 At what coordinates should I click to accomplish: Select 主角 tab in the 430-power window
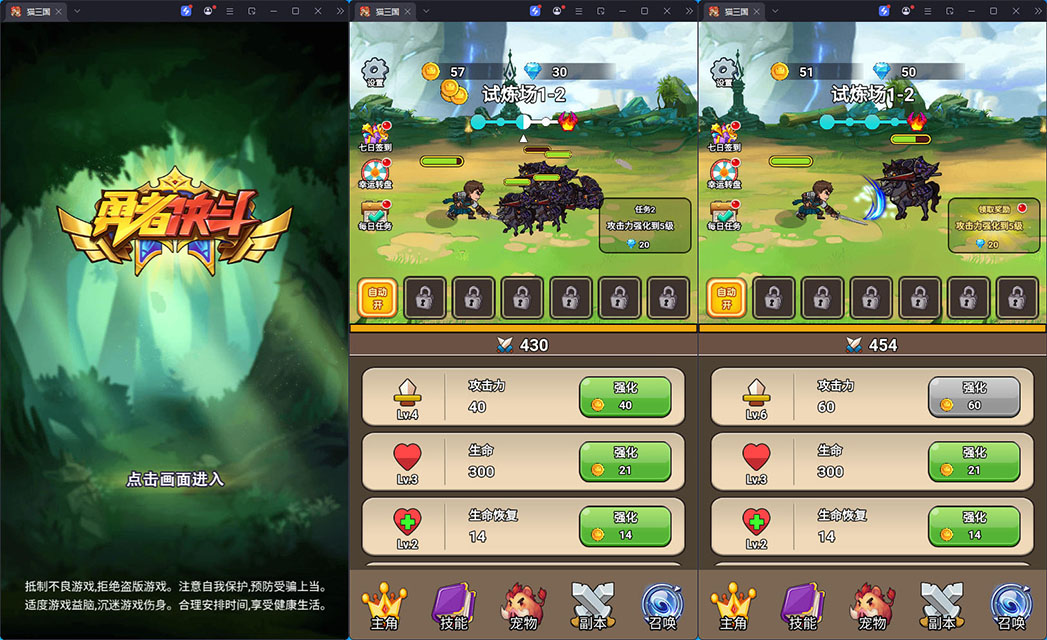coord(384,607)
